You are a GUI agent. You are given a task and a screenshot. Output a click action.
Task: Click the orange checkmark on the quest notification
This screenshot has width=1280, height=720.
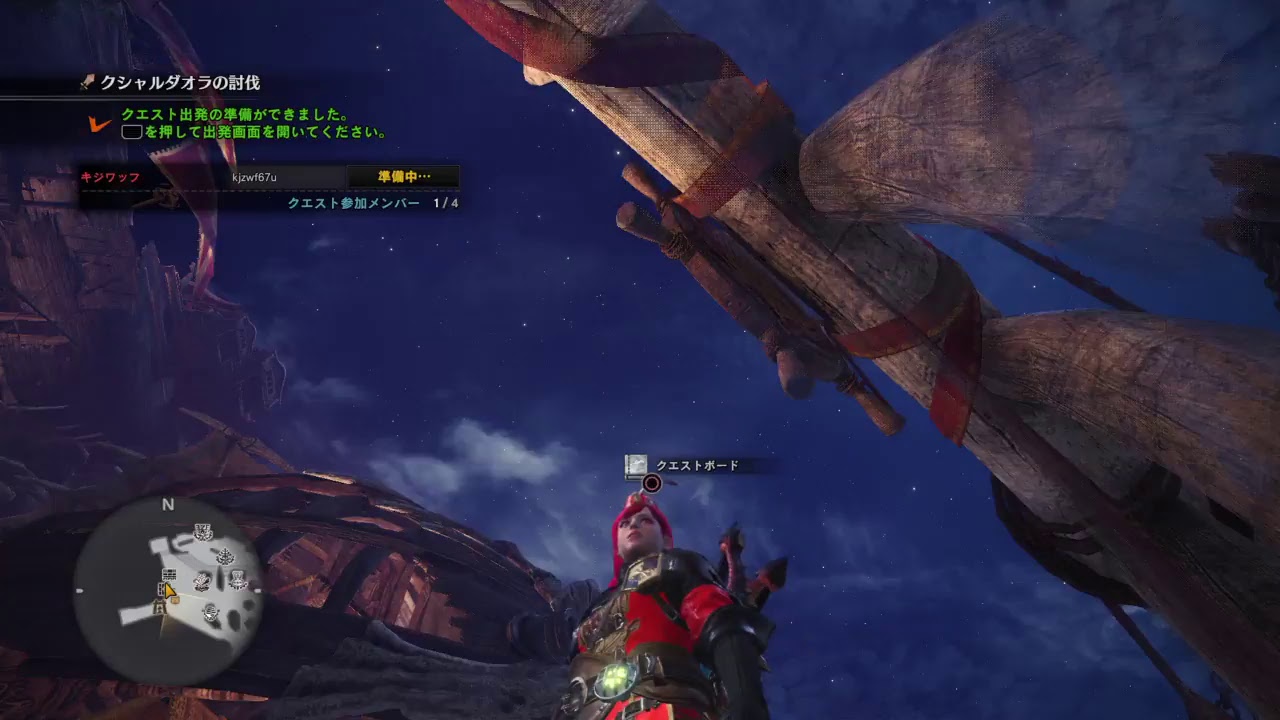[100, 124]
